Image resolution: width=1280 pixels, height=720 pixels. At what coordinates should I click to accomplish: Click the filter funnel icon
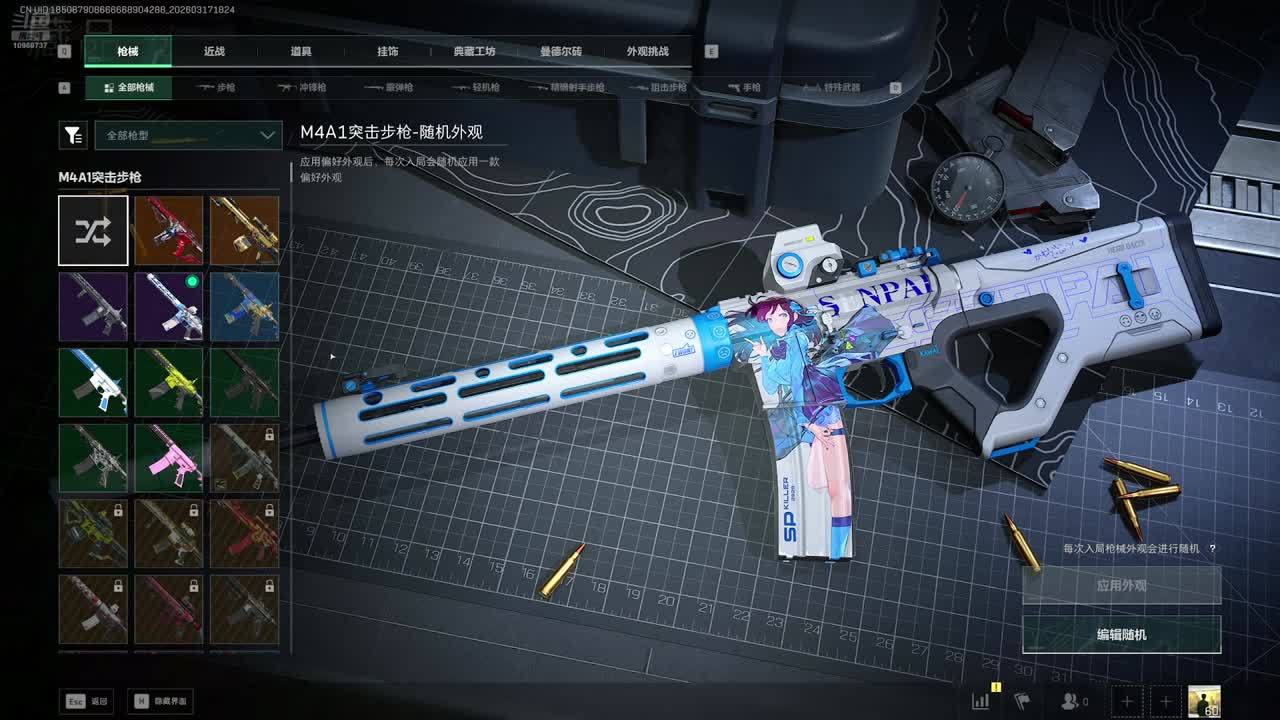[x=73, y=135]
